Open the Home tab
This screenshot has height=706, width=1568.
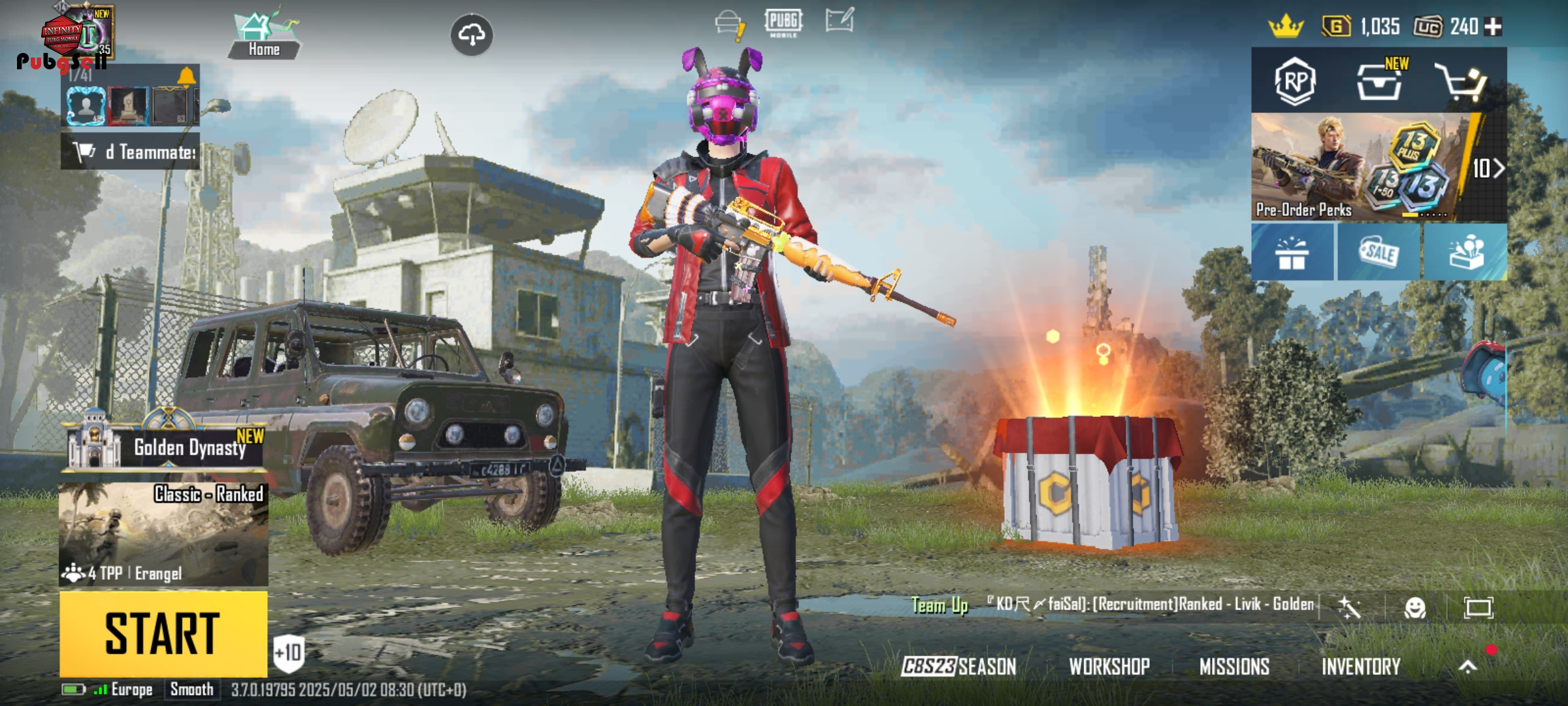(264, 37)
